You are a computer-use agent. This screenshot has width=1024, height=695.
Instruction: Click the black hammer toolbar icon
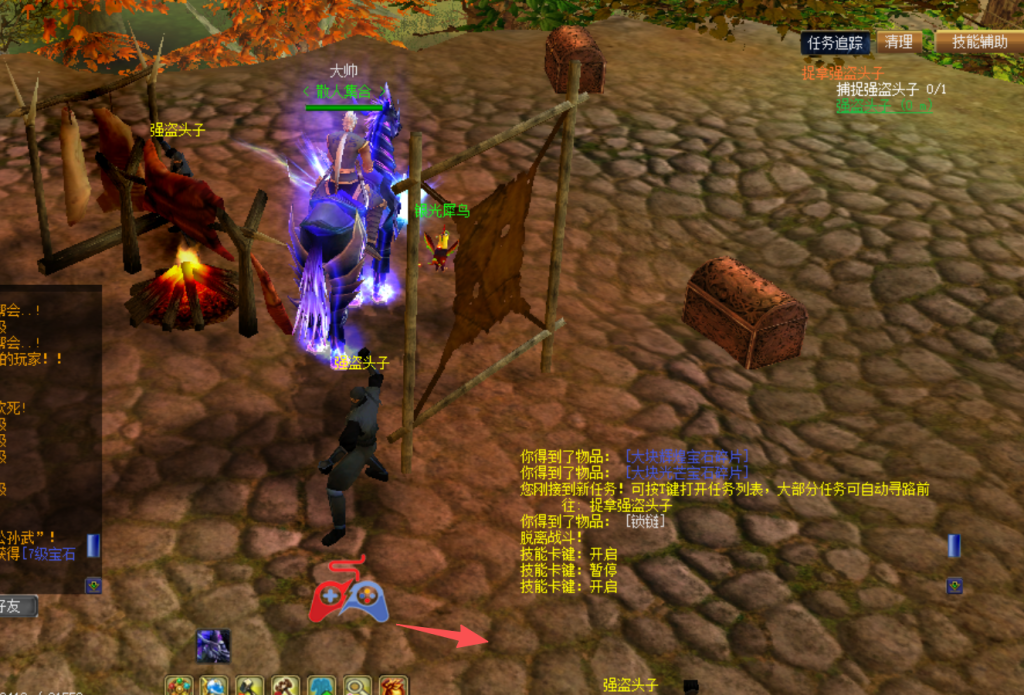pos(250,686)
